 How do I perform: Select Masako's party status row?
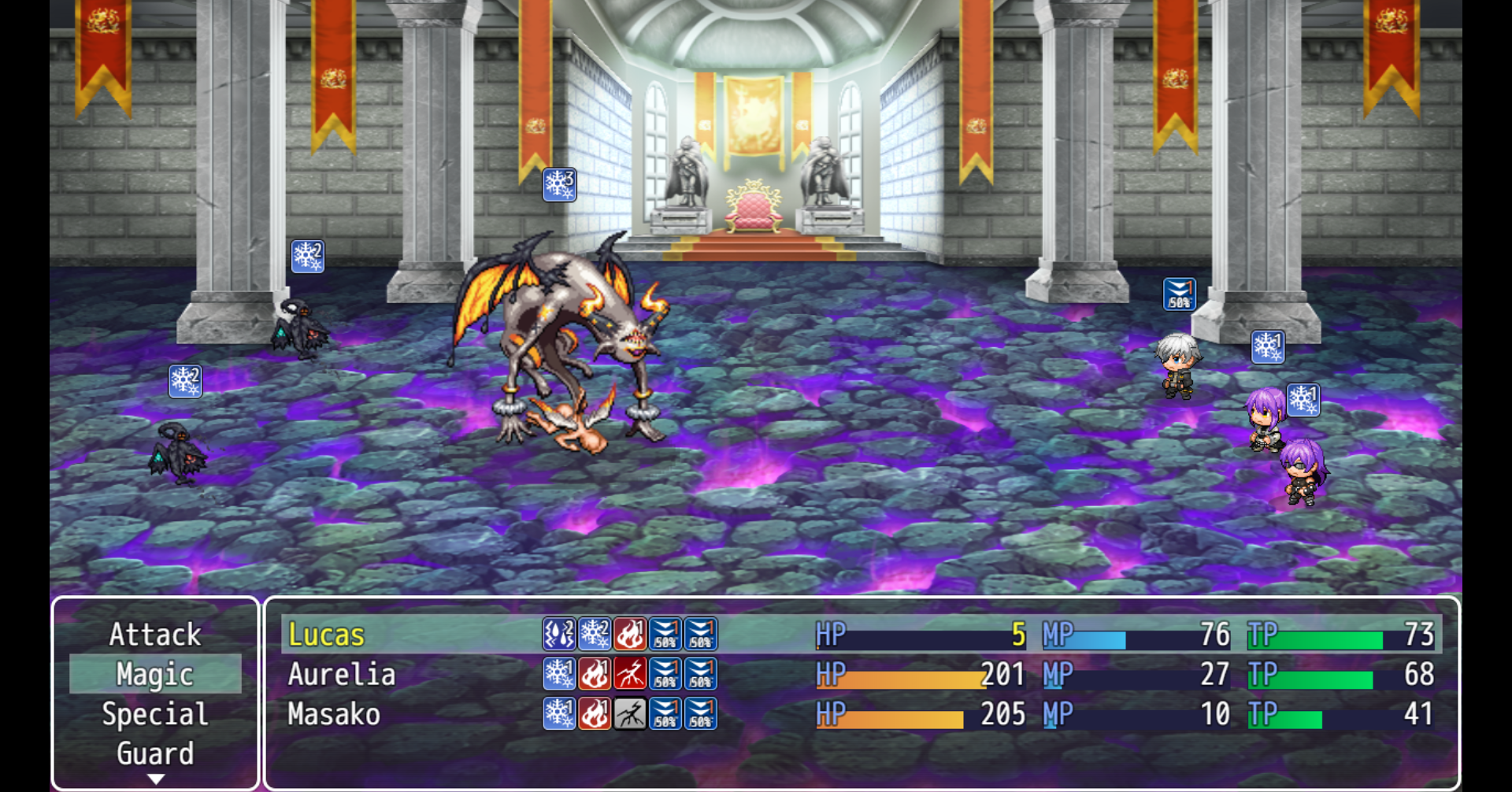click(861, 714)
